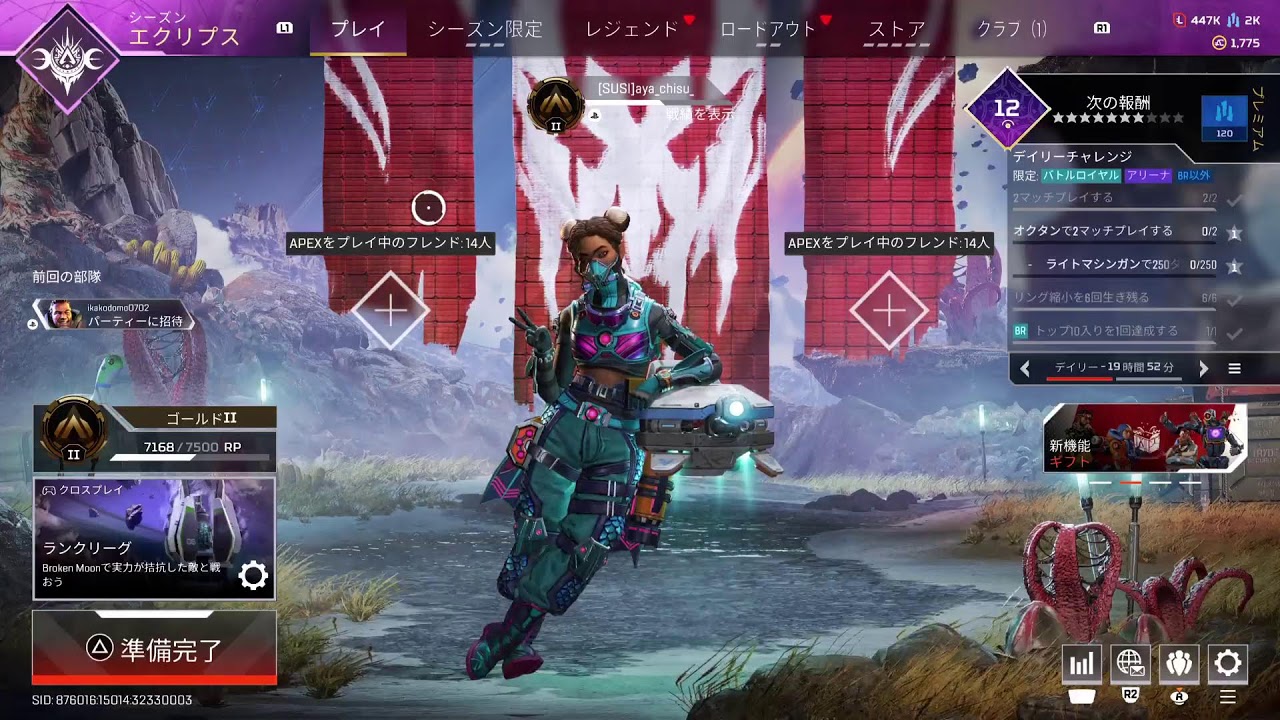View the level 12 battle pass reward
The height and width of the screenshot is (720, 1280).
[1007, 108]
